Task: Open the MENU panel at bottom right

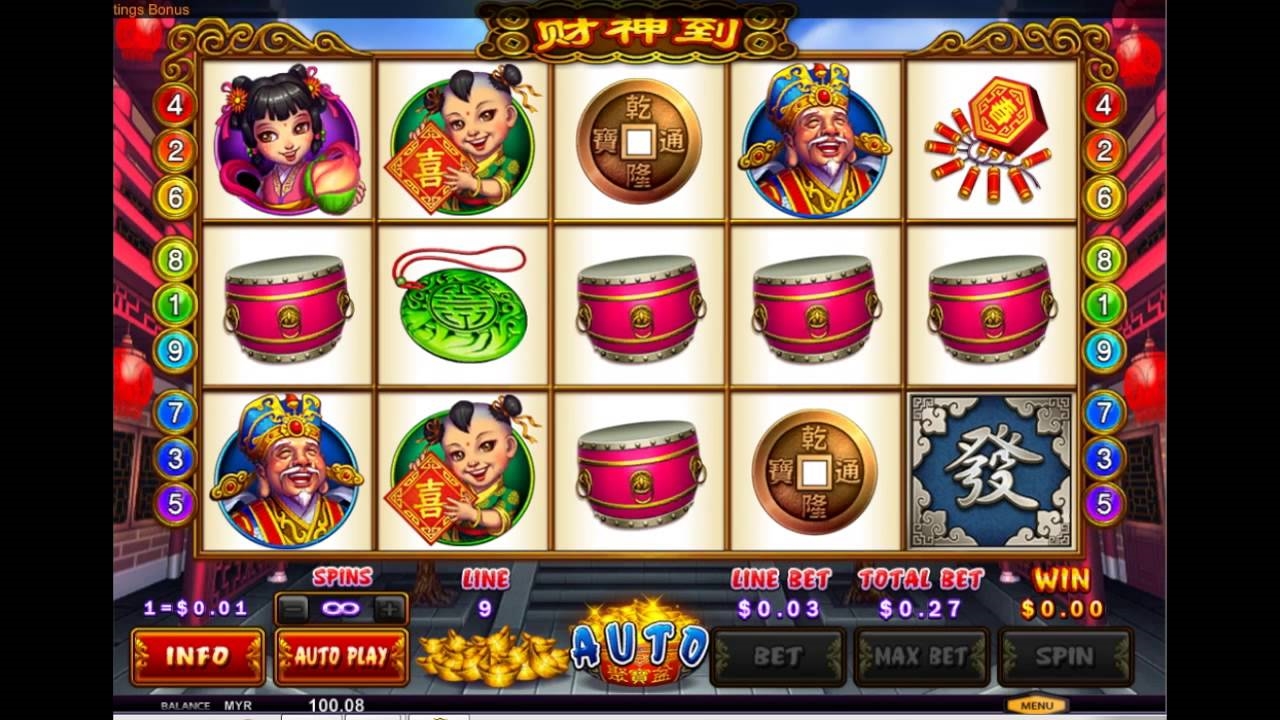Action: coord(1037,703)
